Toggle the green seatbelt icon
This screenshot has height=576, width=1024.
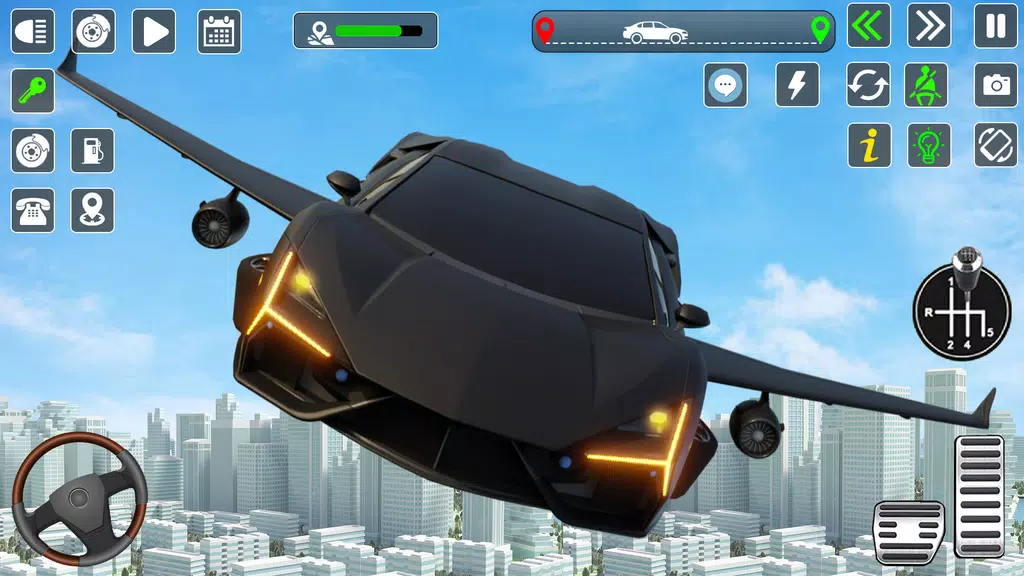click(929, 85)
